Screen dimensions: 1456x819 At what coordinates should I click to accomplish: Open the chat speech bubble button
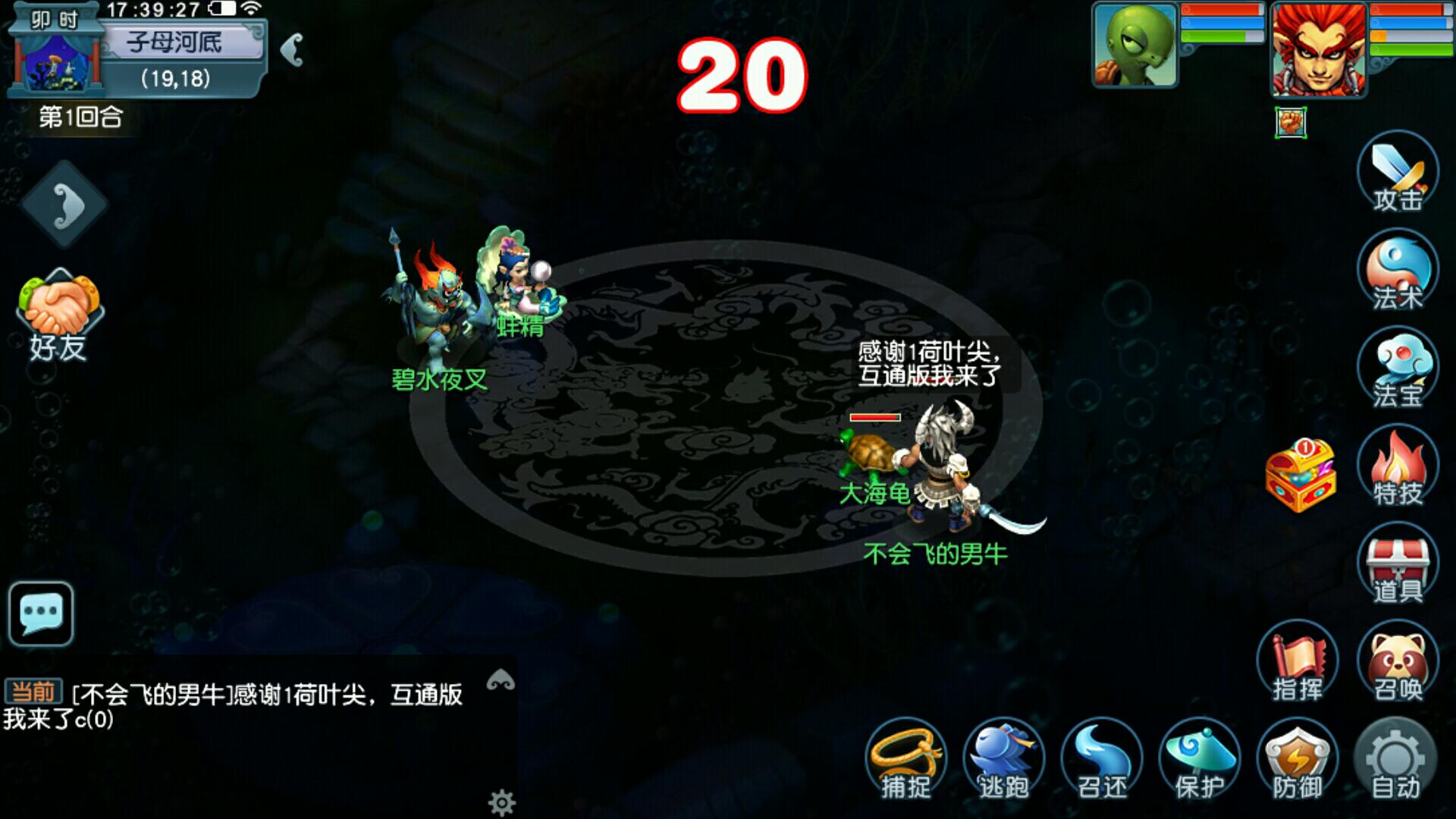pos(41,613)
